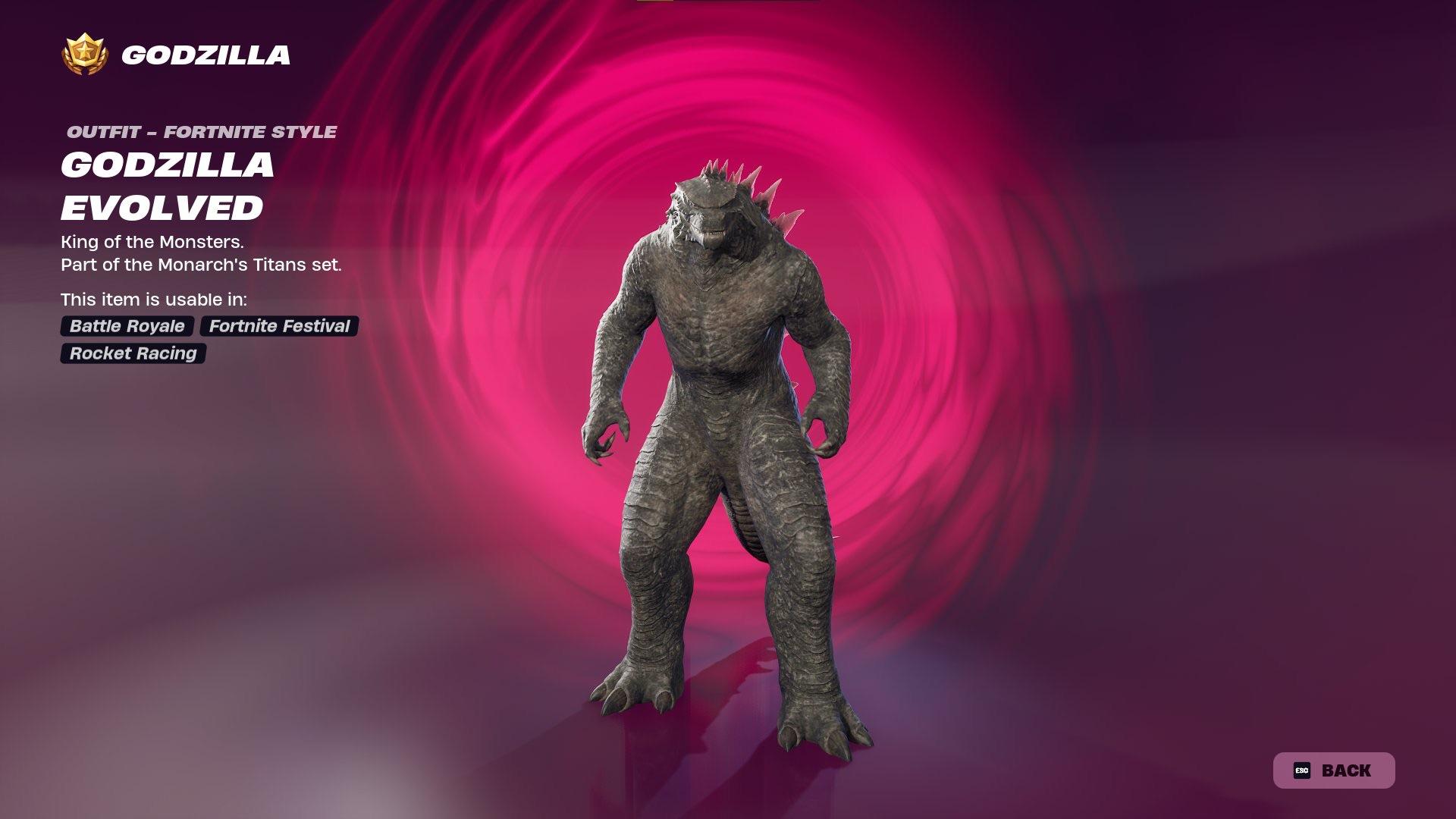
Task: Toggle the Rocket Racing usability tag
Action: click(x=132, y=353)
